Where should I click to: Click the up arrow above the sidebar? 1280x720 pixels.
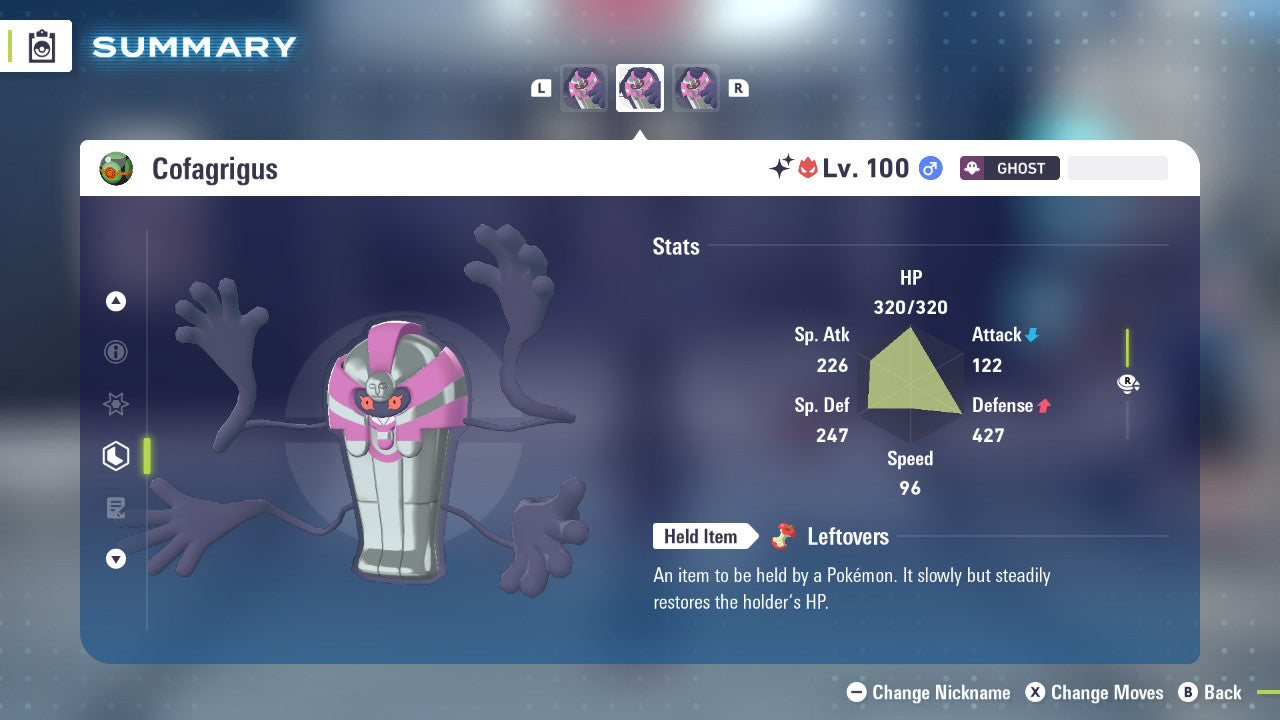coord(115,301)
